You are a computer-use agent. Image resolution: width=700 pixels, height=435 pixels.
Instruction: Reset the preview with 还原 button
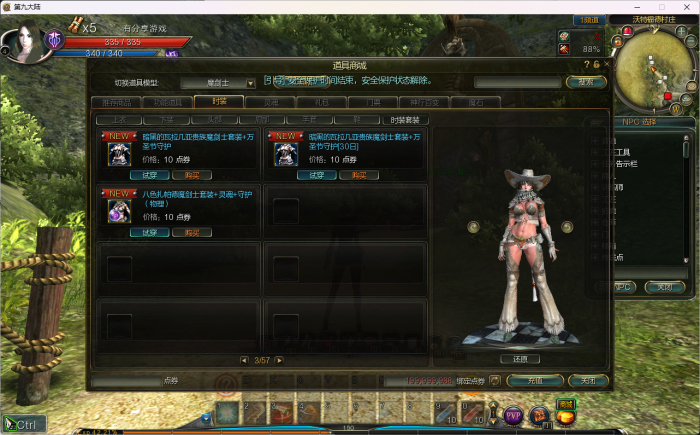[520, 359]
